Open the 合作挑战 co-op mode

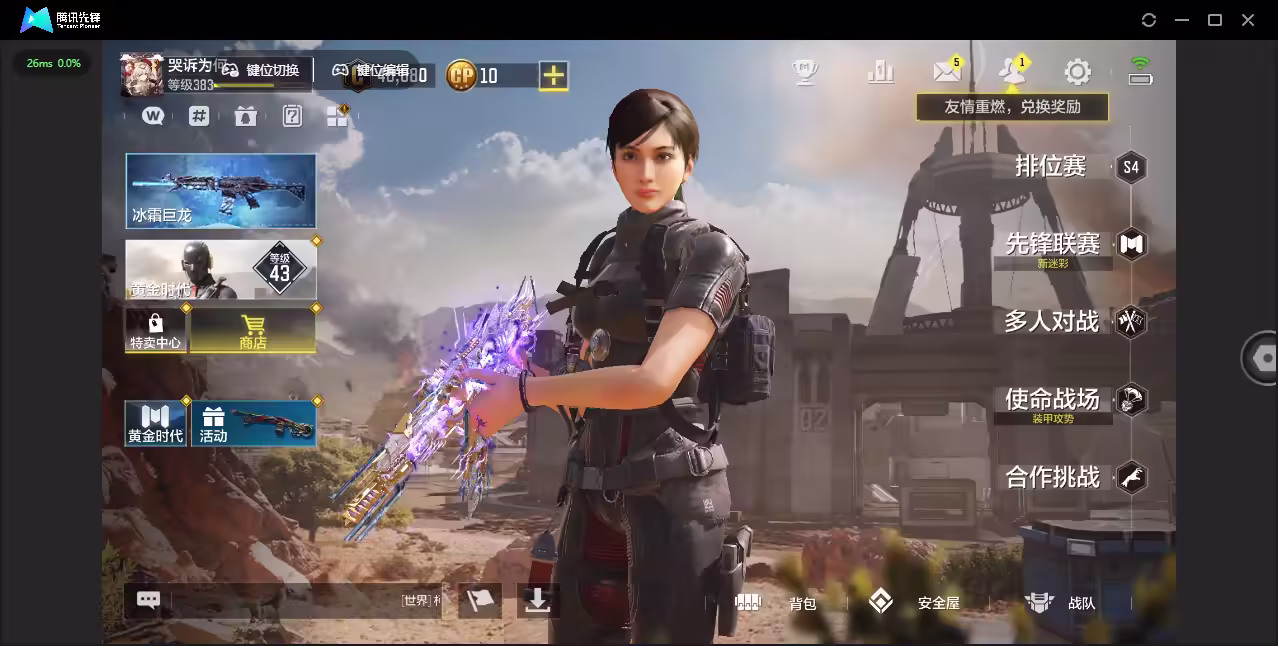tap(1053, 477)
